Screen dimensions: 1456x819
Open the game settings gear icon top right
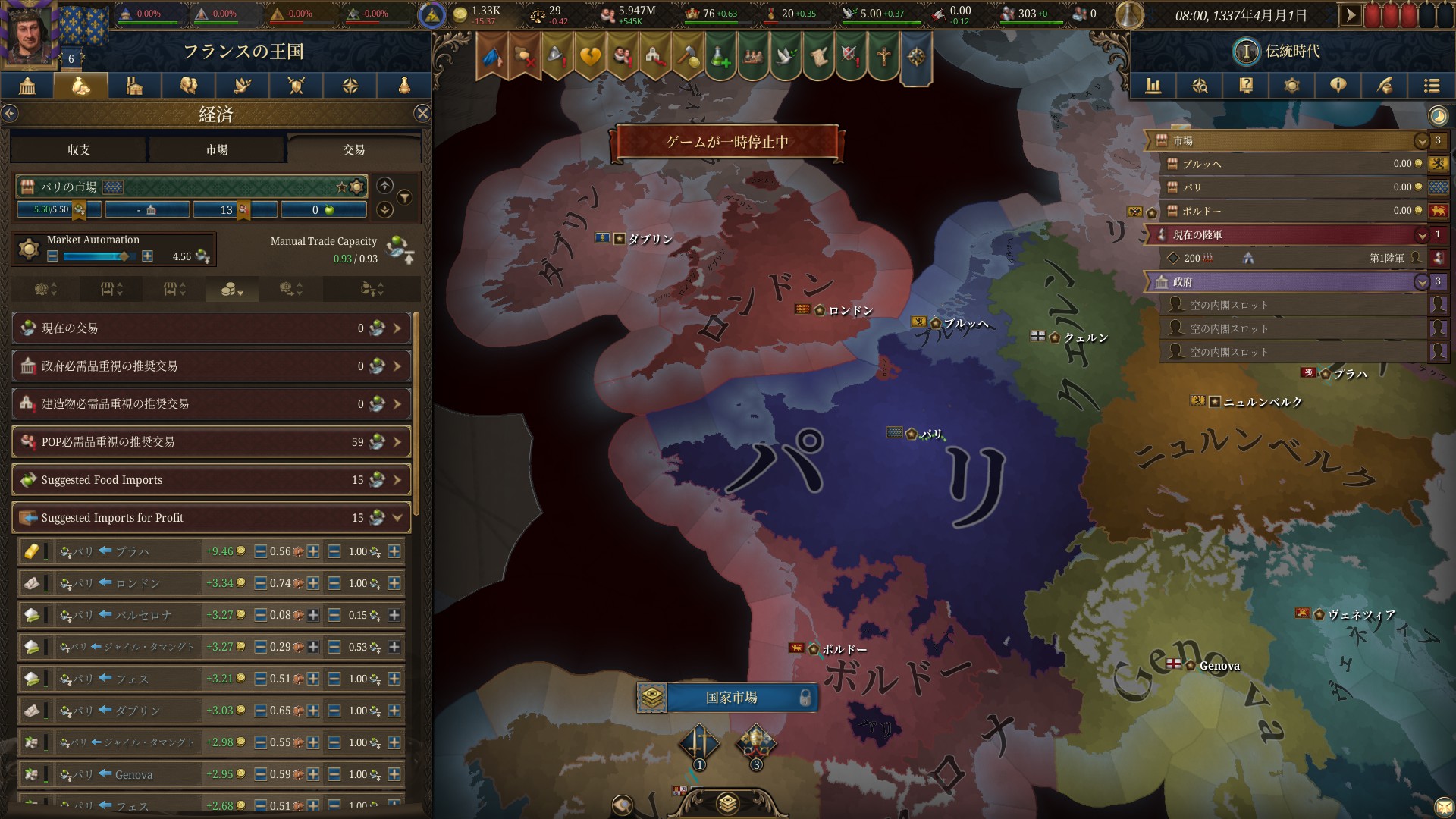click(1292, 86)
